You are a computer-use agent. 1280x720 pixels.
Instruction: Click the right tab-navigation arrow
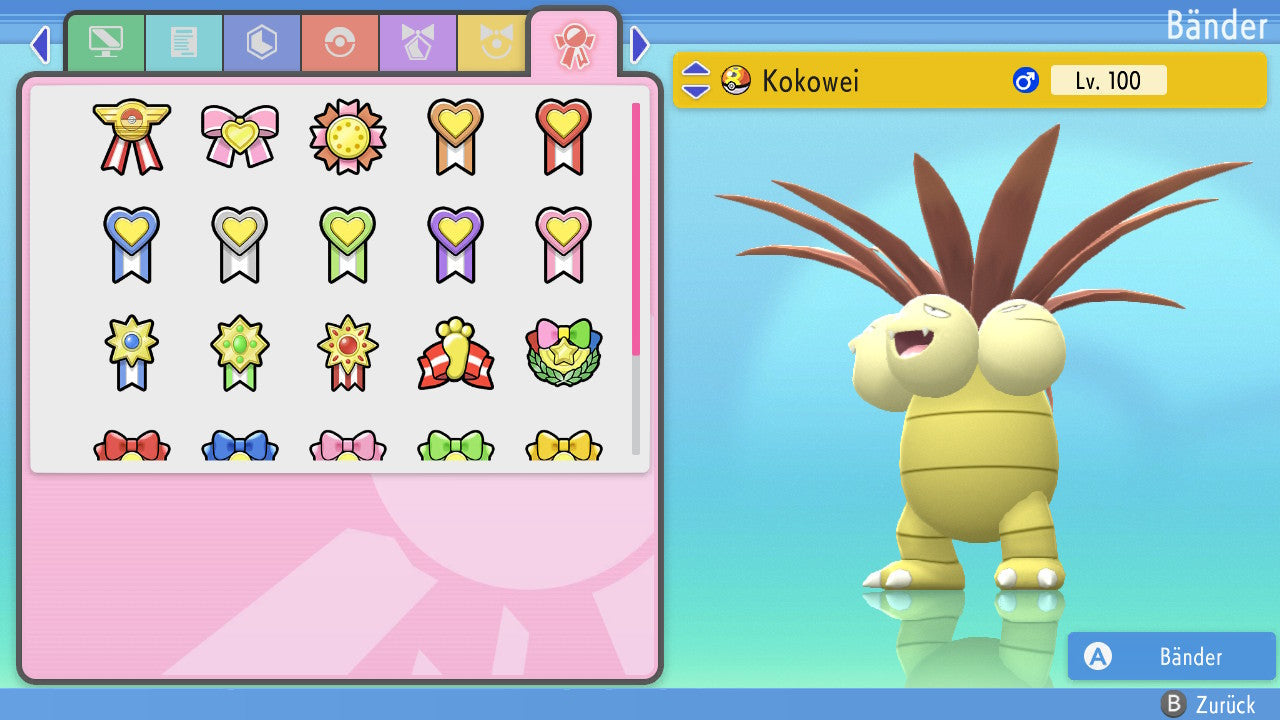point(640,44)
